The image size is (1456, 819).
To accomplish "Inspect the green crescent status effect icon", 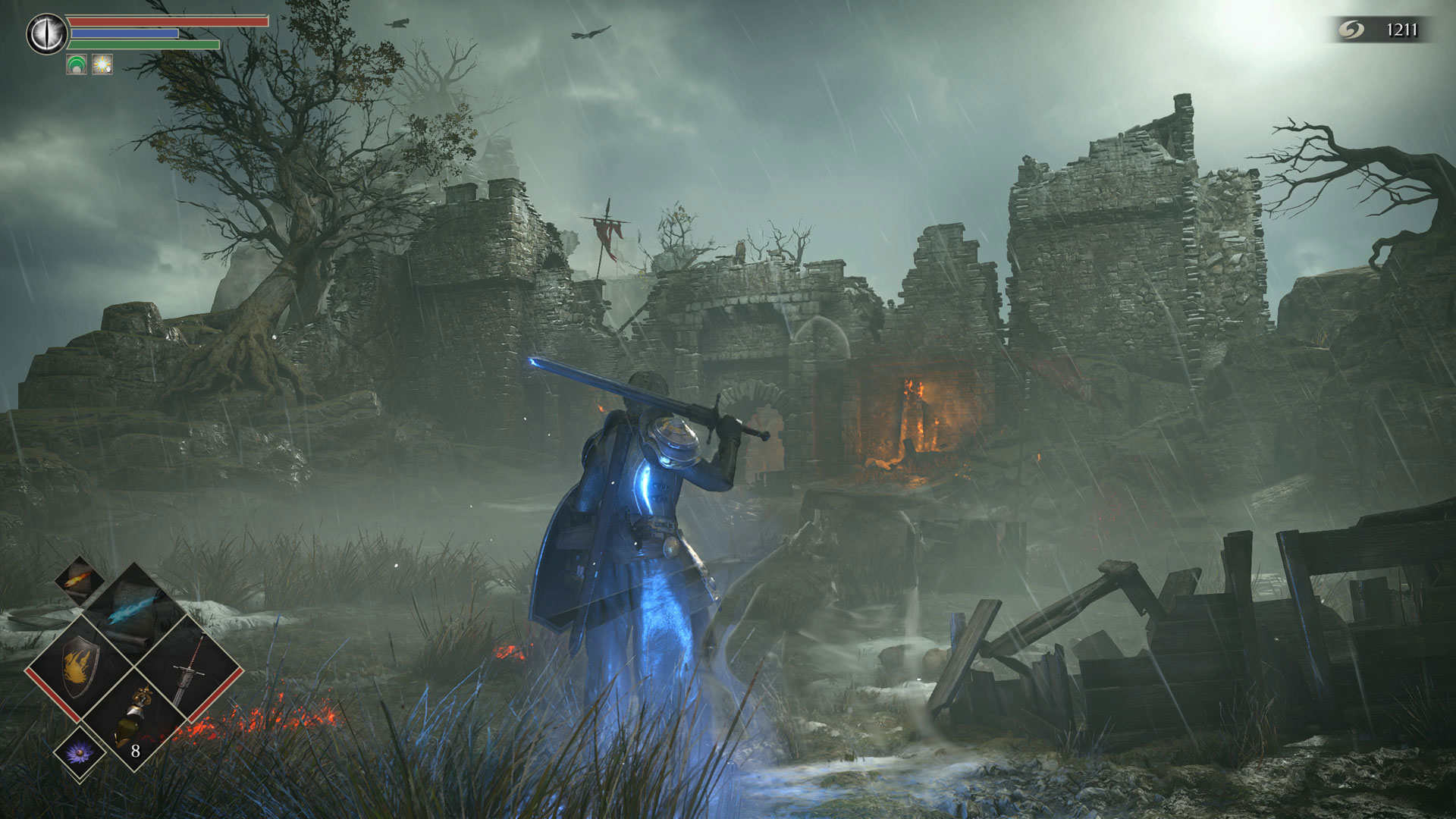I will 77,64.
